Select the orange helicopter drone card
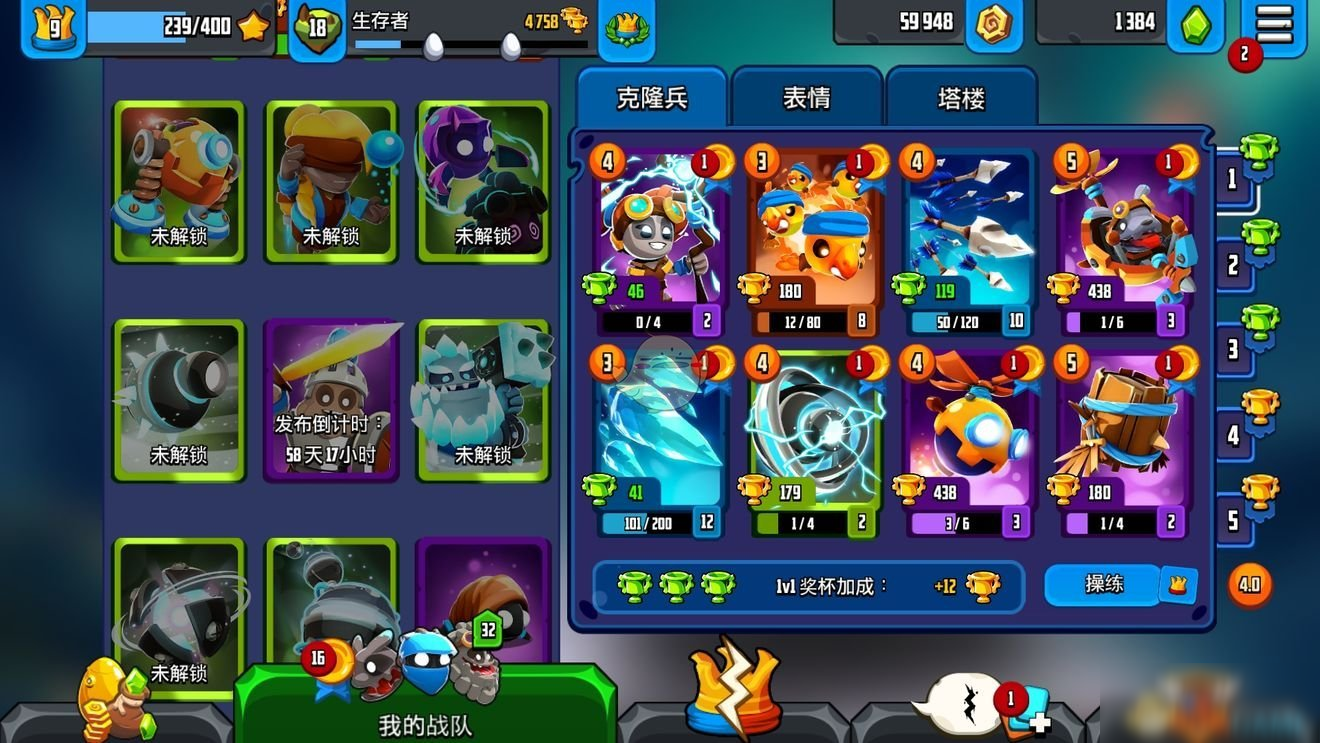Screen dimensions: 1320x743 969,440
